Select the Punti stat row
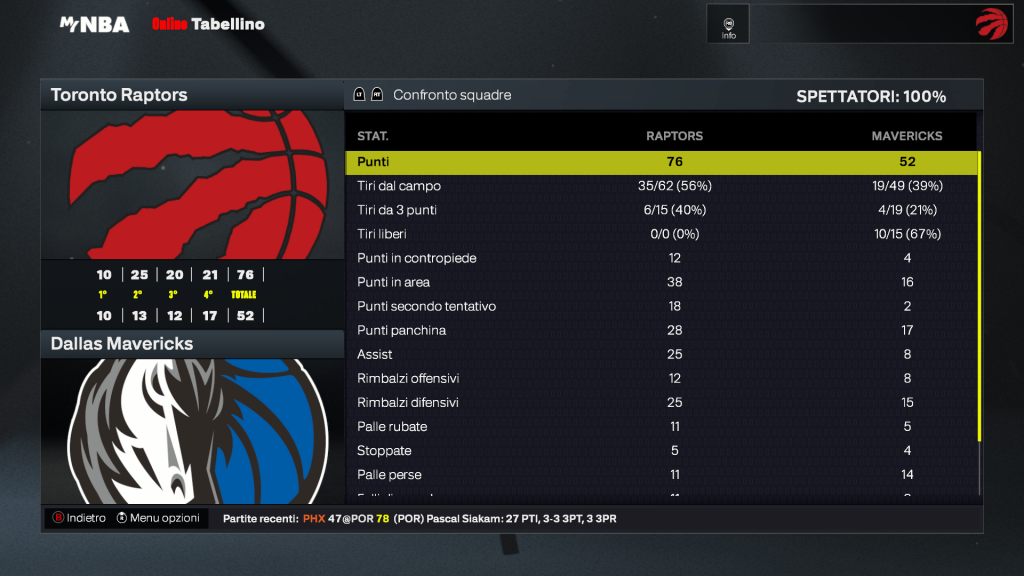Image resolution: width=1024 pixels, height=576 pixels. pyautogui.click(x=660, y=162)
